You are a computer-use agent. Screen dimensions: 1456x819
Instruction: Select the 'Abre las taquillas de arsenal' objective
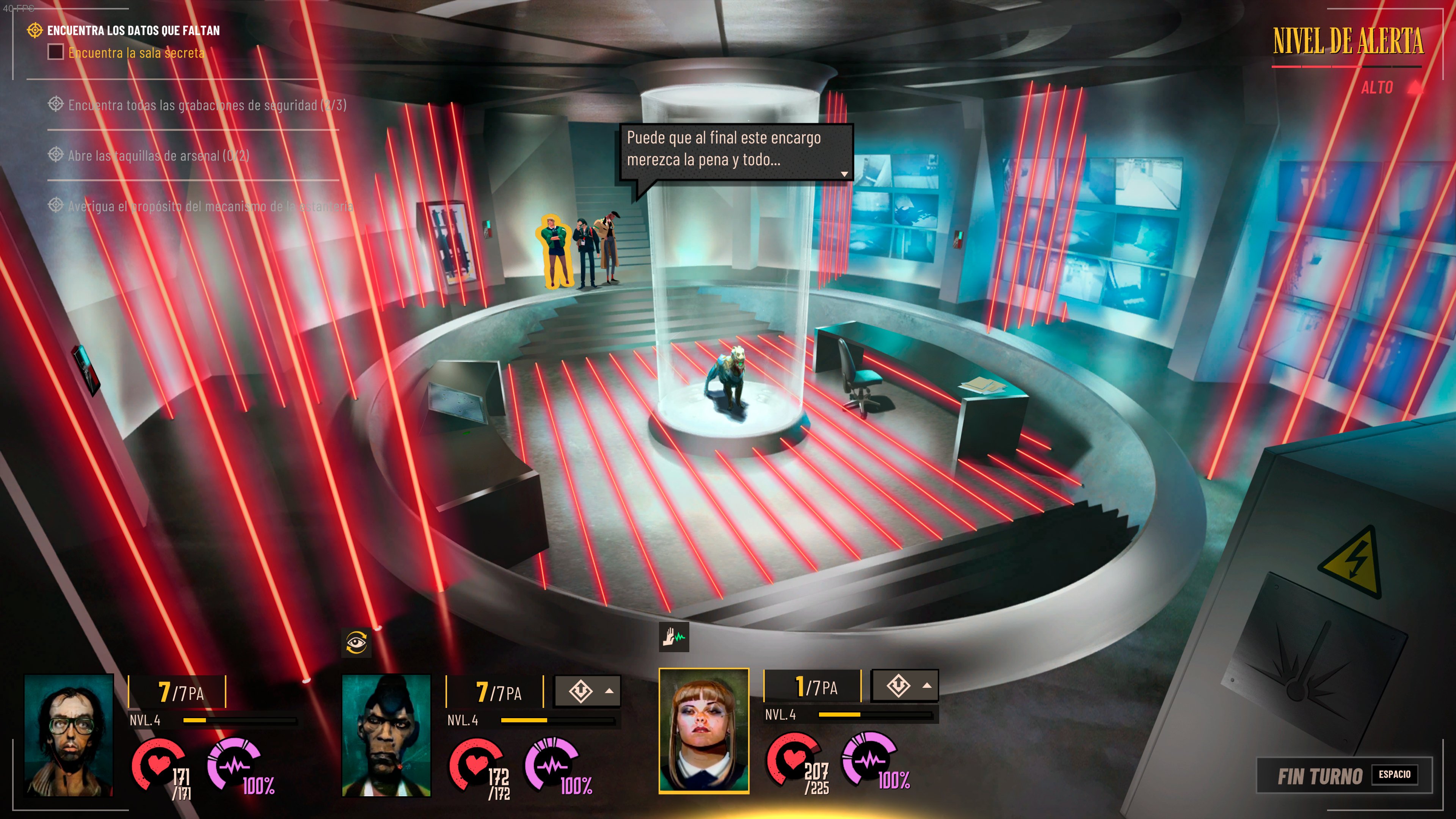158,156
